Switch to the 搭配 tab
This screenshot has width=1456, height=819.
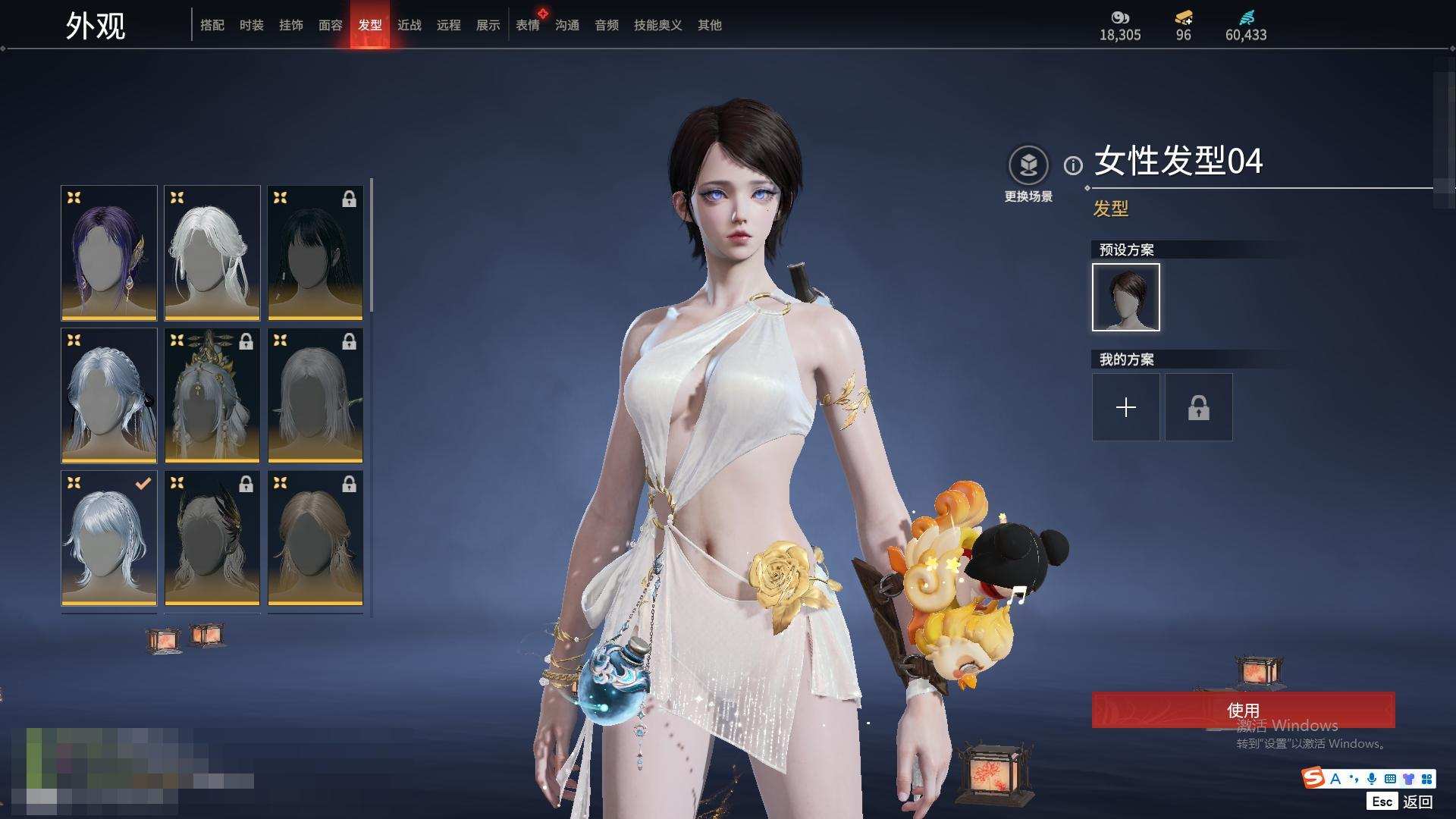[x=212, y=26]
